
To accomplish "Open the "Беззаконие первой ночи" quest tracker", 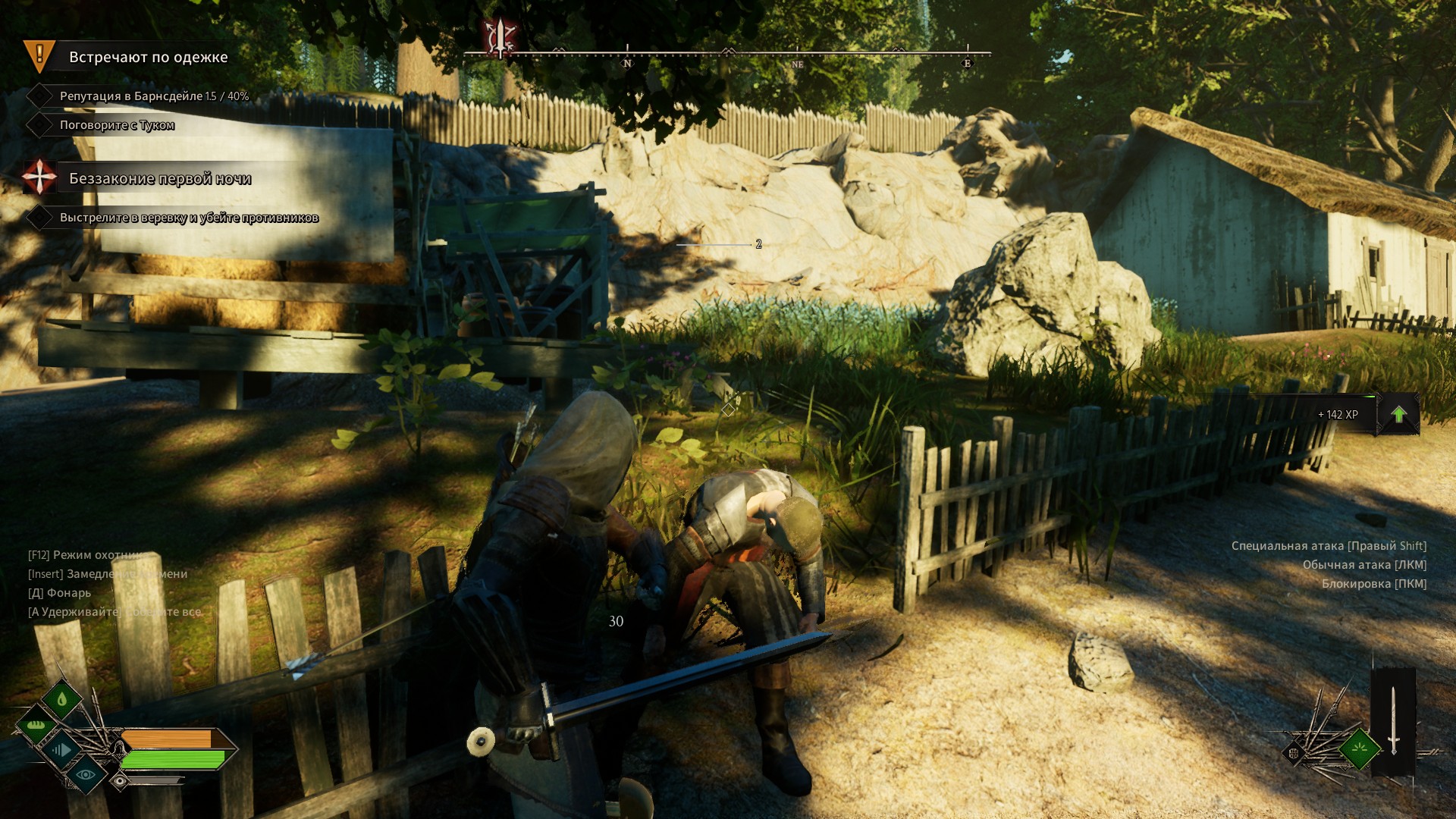I will (x=159, y=179).
